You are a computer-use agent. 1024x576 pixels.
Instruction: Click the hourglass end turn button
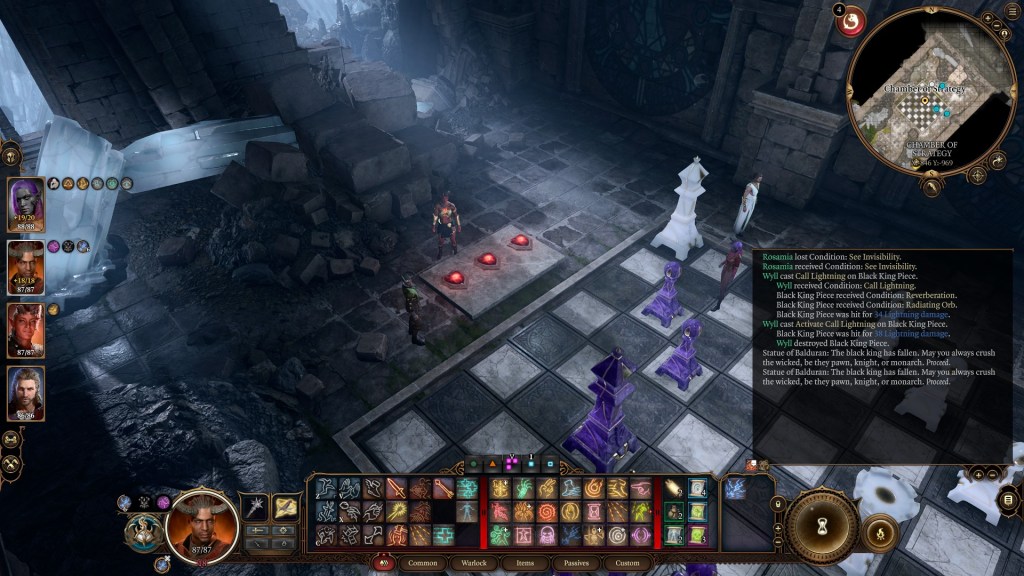pyautogui.click(x=822, y=525)
